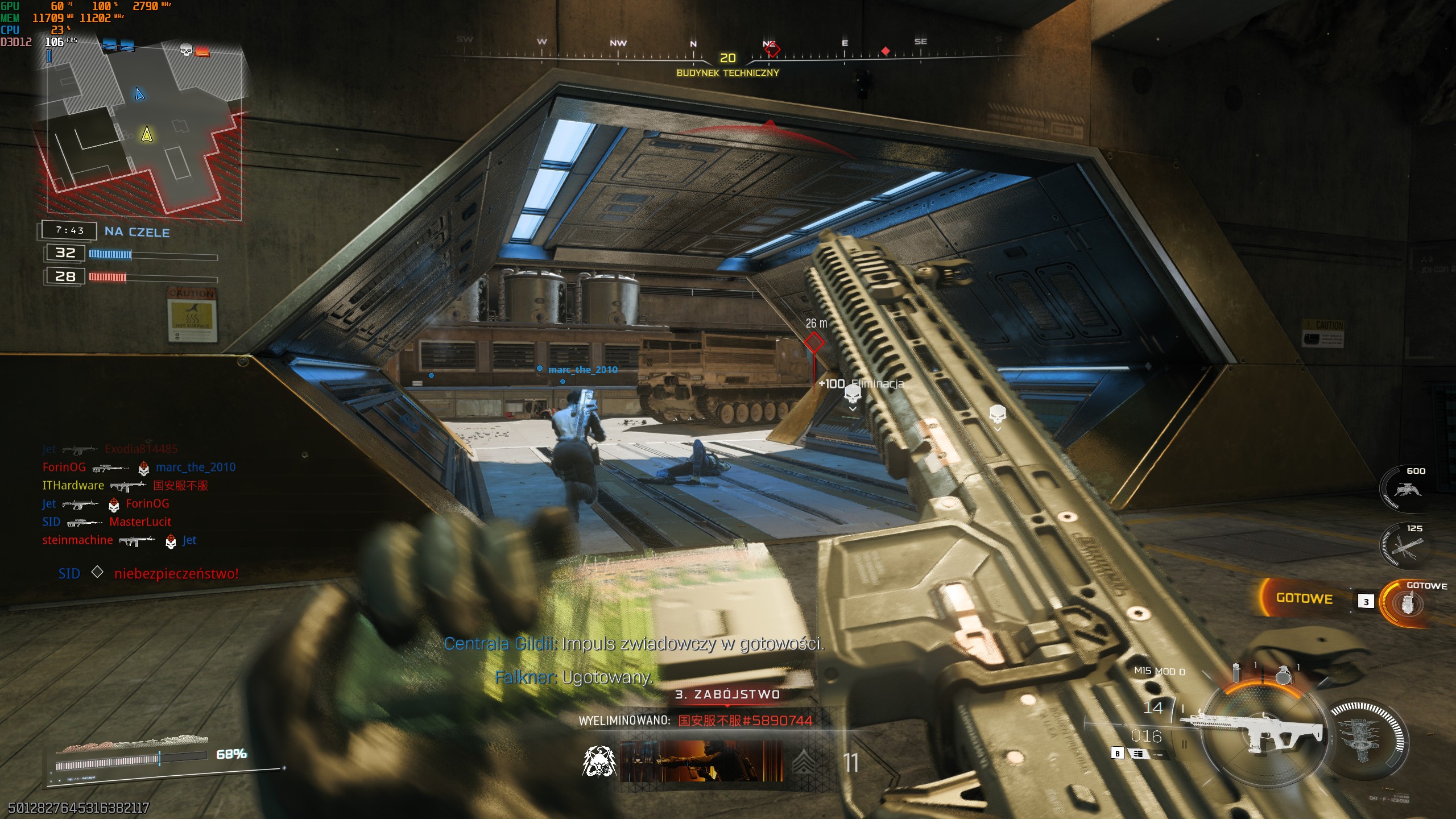
Task: Click the fire mode indicator beside ammo
Action: pyautogui.click(x=1138, y=754)
